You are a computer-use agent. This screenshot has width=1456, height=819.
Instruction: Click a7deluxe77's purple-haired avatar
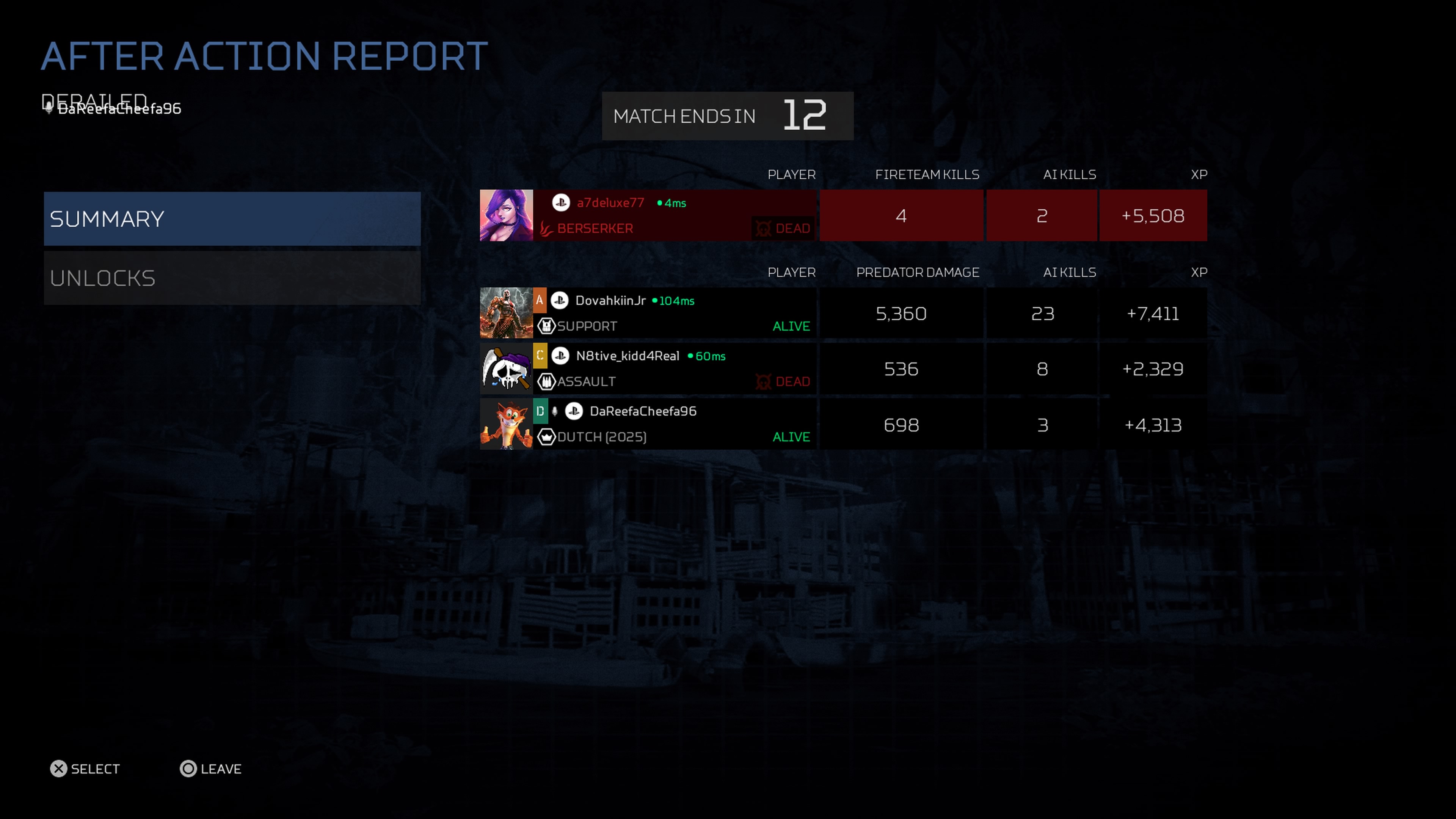(506, 215)
